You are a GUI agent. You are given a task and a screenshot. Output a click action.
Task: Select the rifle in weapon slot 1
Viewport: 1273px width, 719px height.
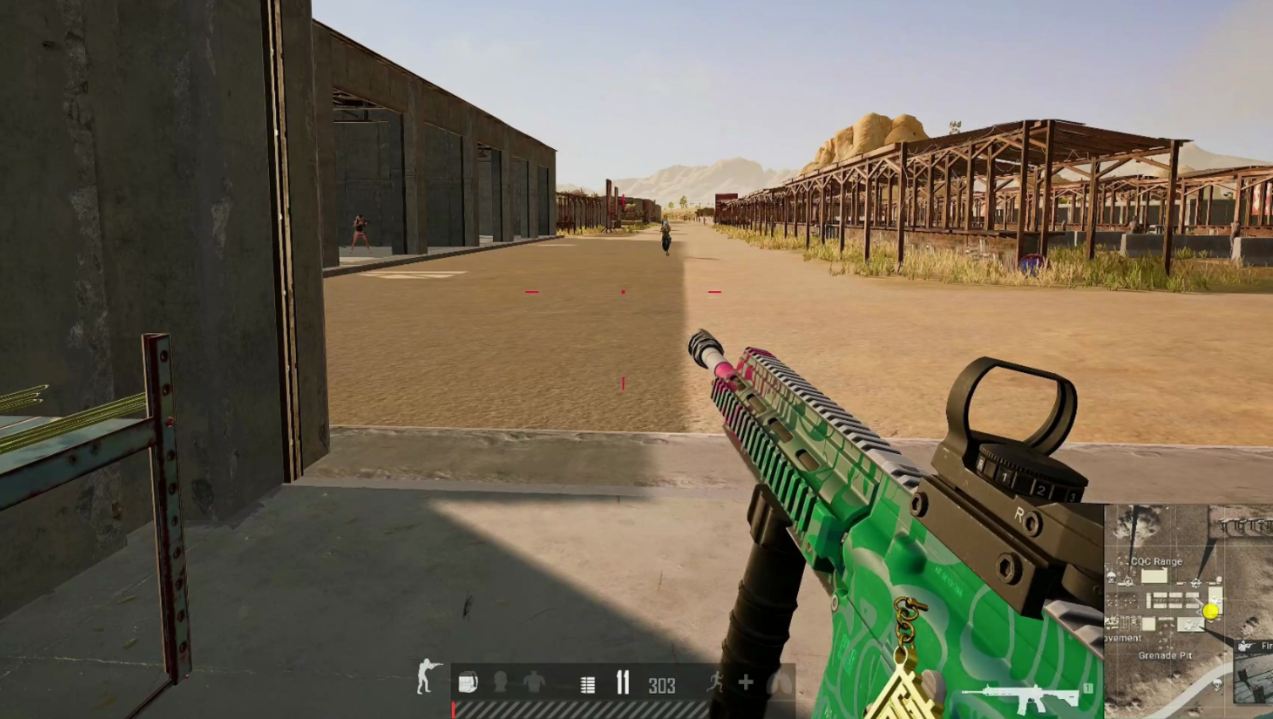click(x=1020, y=697)
